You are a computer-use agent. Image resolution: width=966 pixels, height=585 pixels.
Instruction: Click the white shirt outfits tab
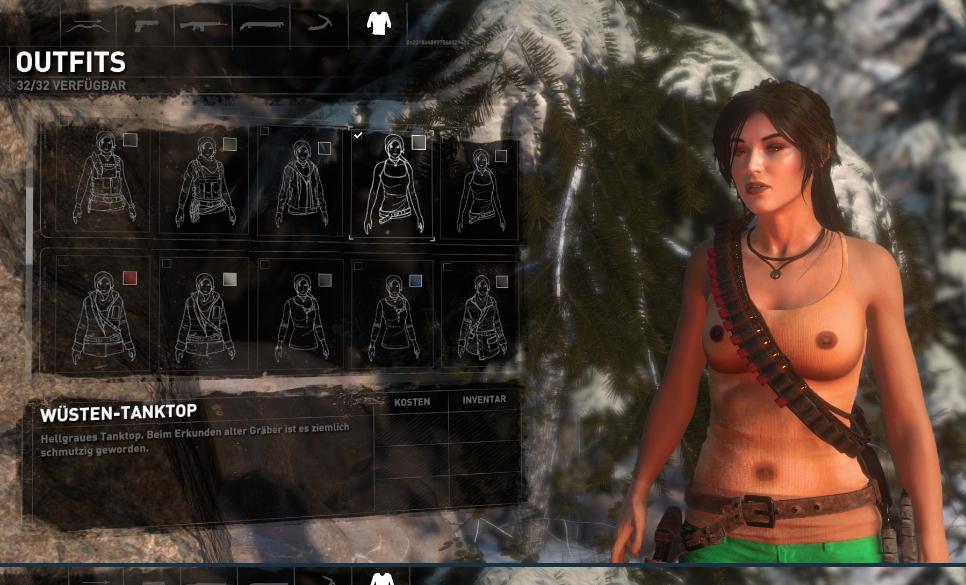click(x=378, y=23)
